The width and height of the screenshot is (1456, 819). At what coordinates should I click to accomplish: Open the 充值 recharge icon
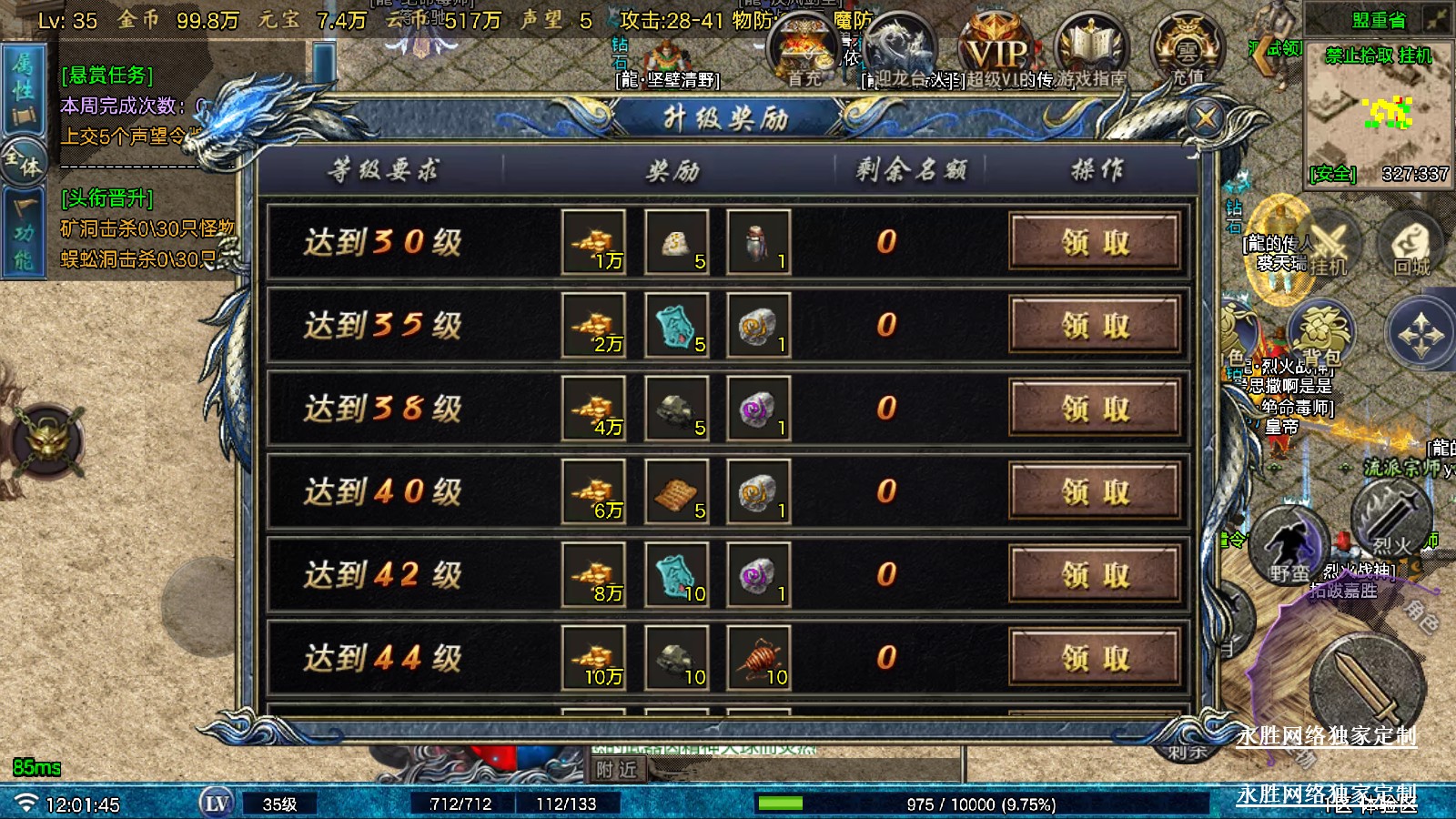pyautogui.click(x=1187, y=50)
